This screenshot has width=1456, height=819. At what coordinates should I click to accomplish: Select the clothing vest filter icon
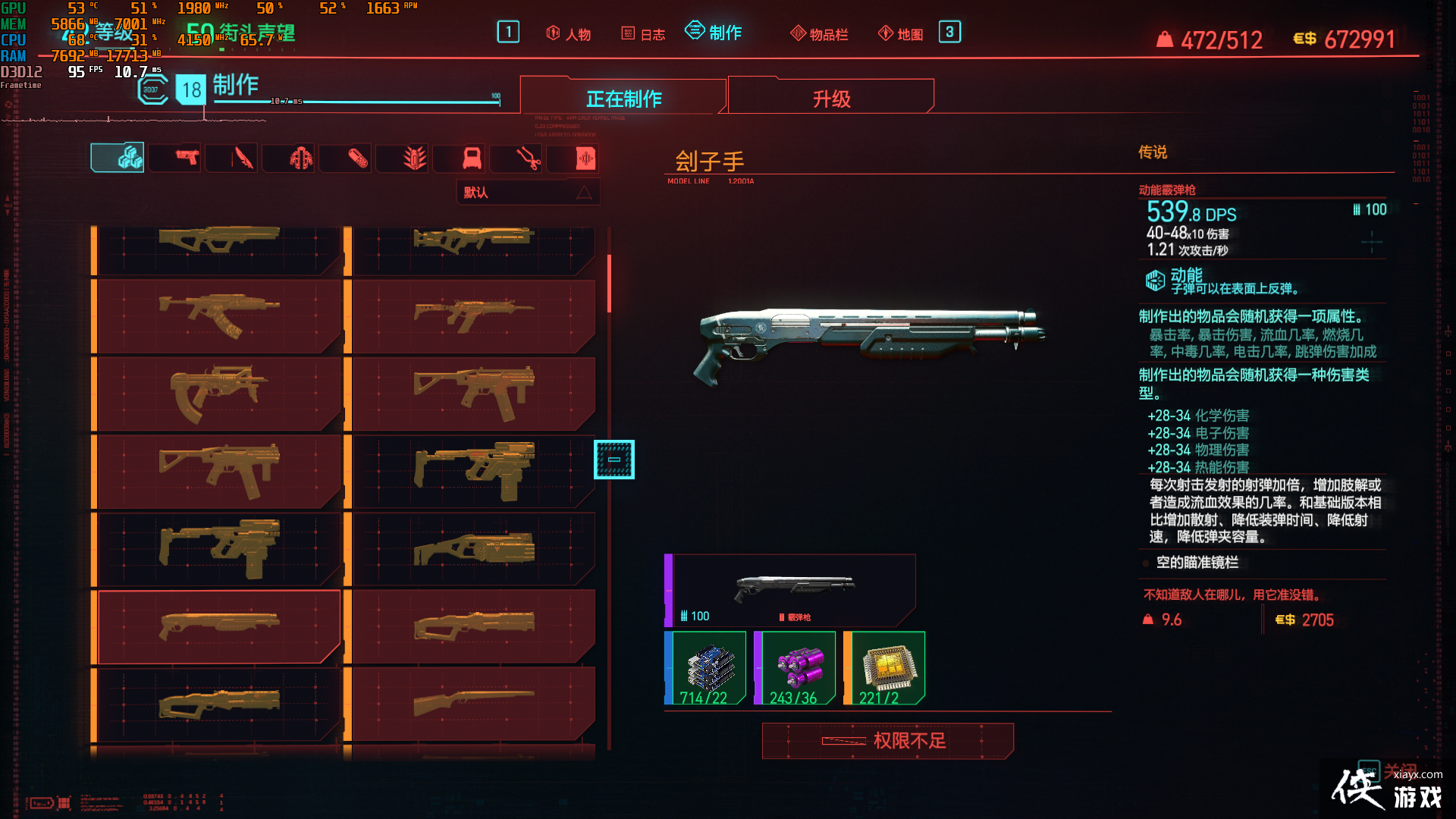pyautogui.click(x=459, y=158)
